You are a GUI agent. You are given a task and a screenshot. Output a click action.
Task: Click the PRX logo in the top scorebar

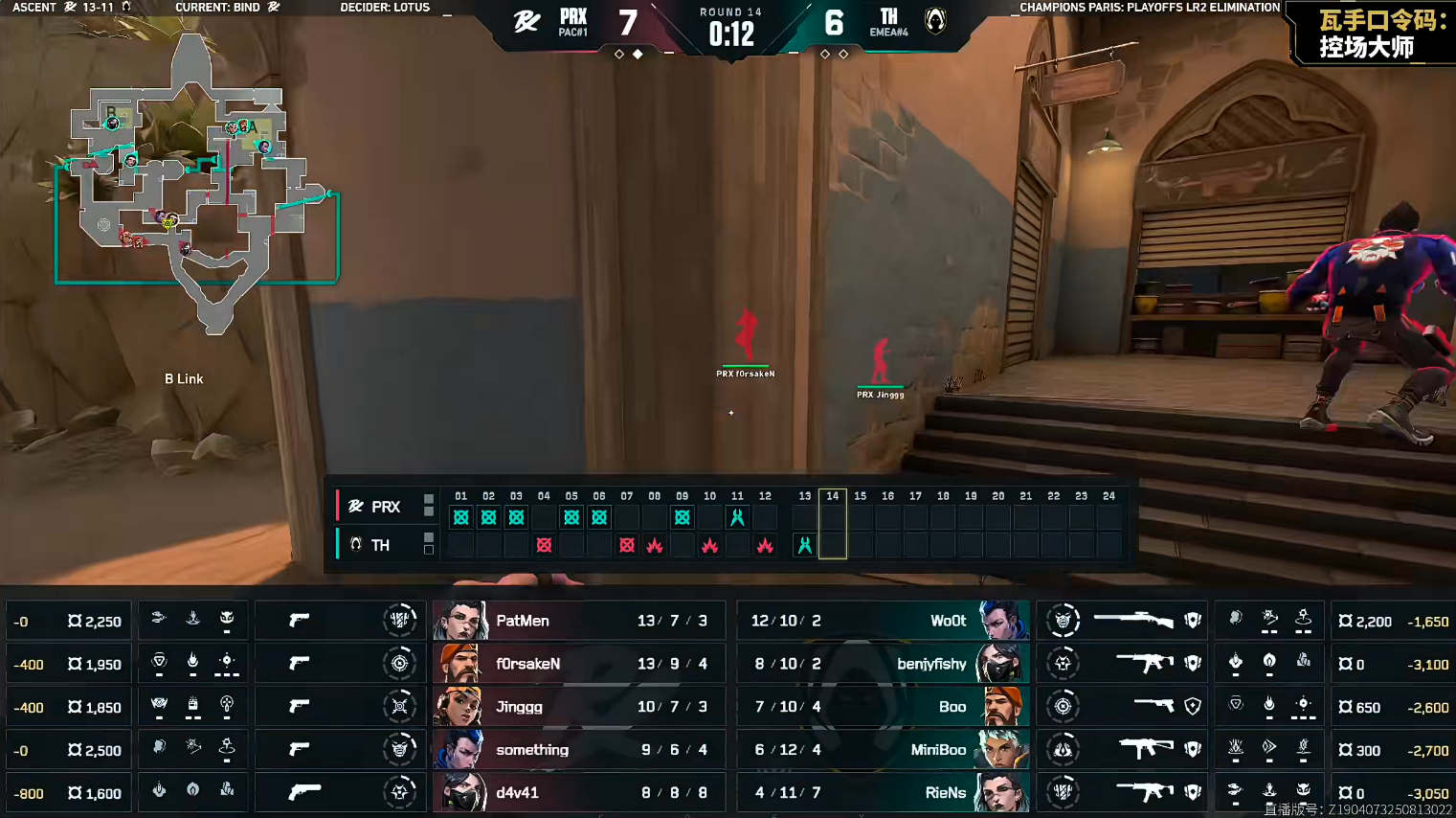(526, 21)
